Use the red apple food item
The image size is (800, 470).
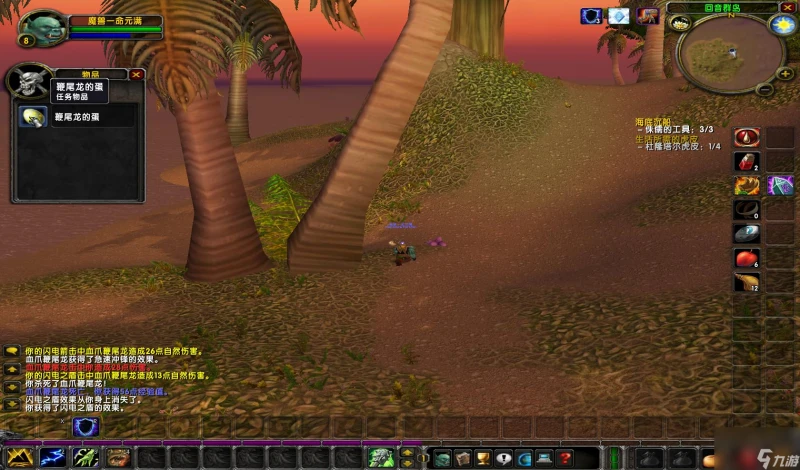(747, 258)
